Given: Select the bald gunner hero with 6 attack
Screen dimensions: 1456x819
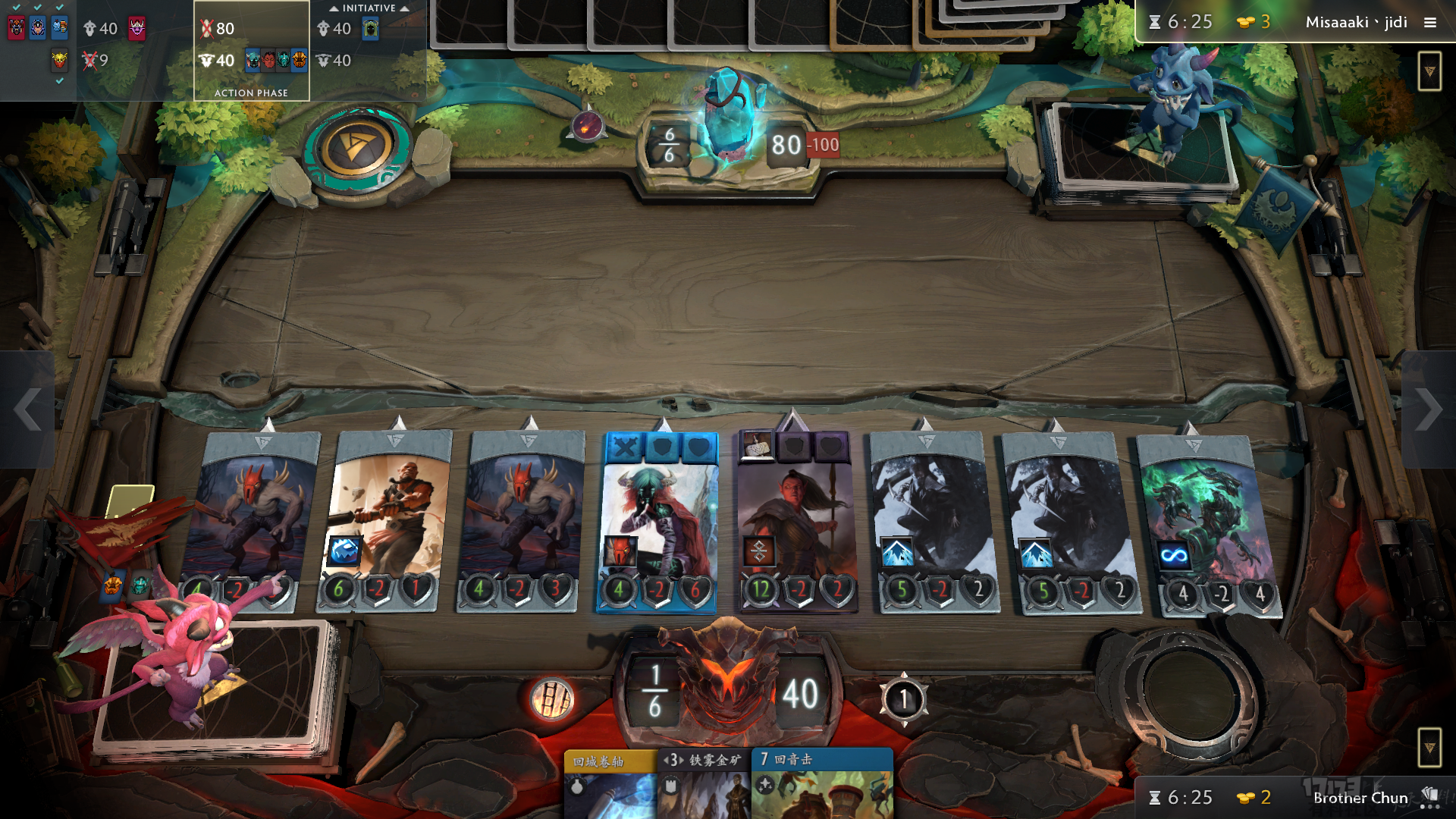Looking at the screenshot, I should point(385,522).
